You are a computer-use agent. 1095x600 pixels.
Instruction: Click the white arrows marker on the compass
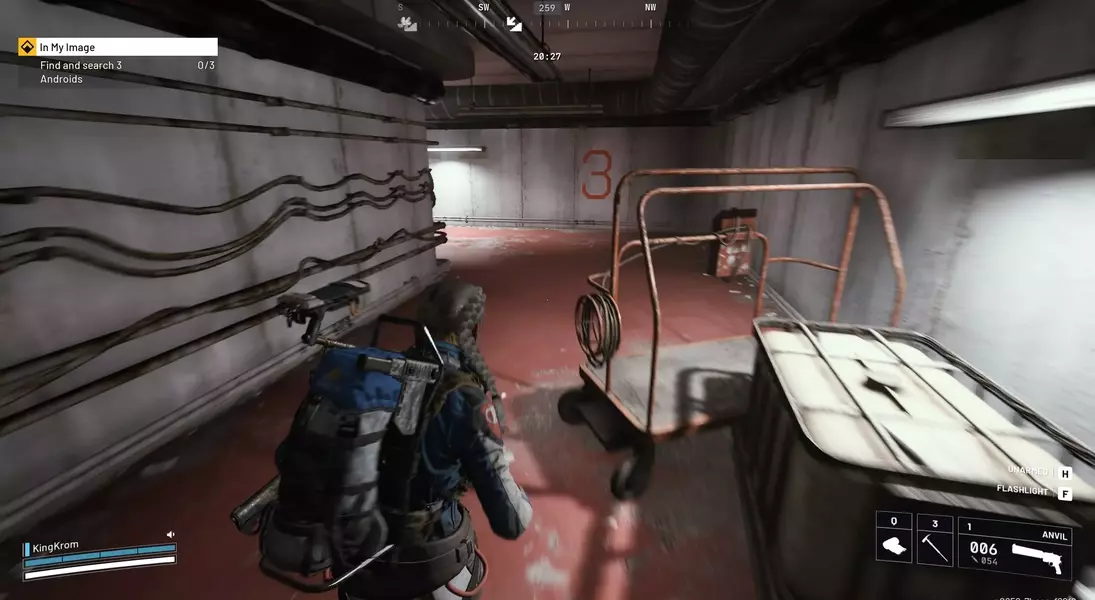click(514, 23)
